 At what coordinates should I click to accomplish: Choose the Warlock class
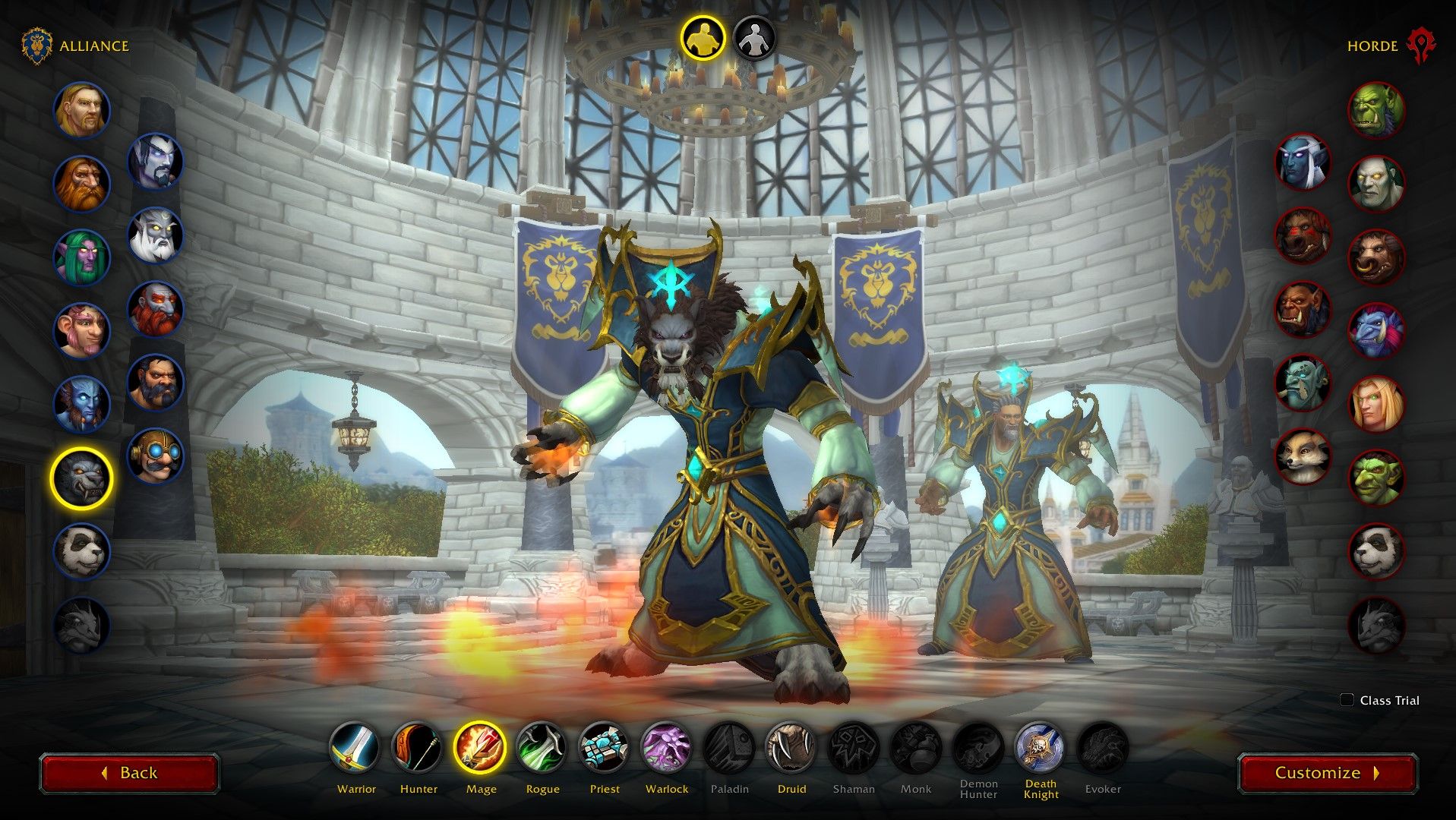point(667,748)
